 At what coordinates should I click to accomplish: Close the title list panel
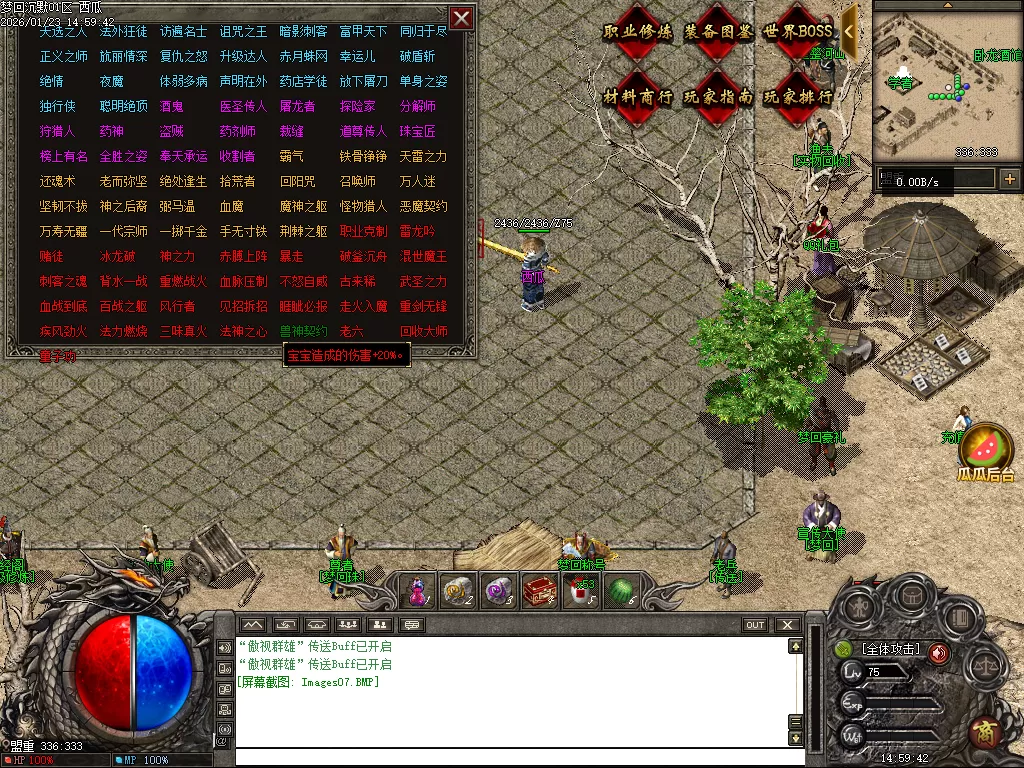[x=461, y=18]
